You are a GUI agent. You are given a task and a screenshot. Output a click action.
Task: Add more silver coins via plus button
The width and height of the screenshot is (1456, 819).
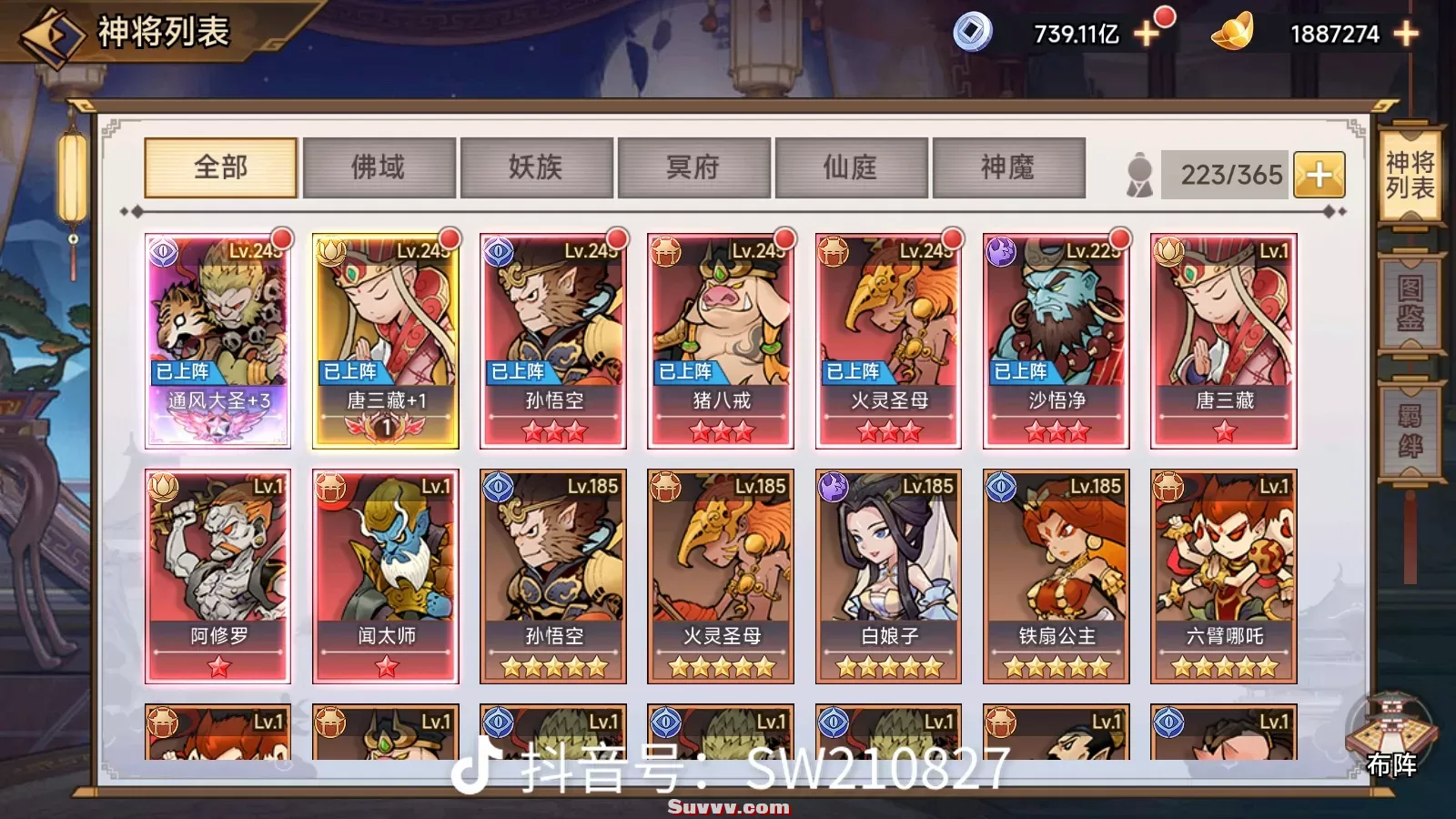click(1147, 35)
